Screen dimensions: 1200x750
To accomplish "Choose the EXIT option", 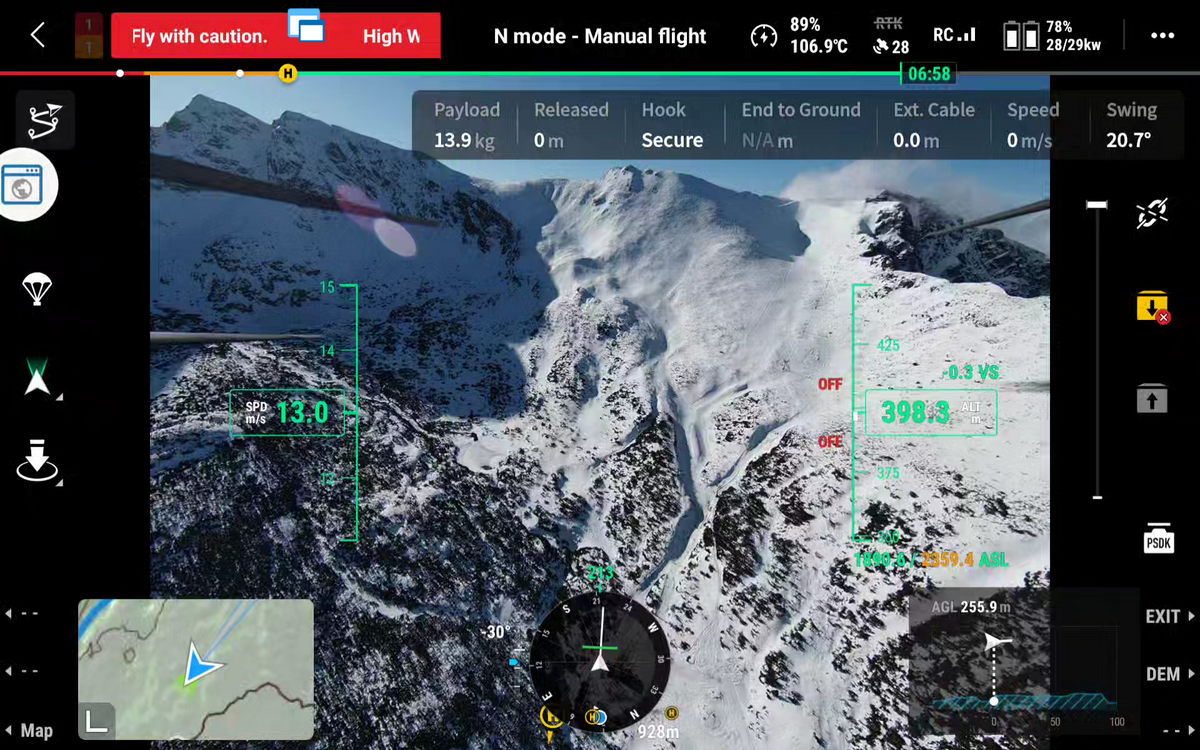I will pos(1166,617).
